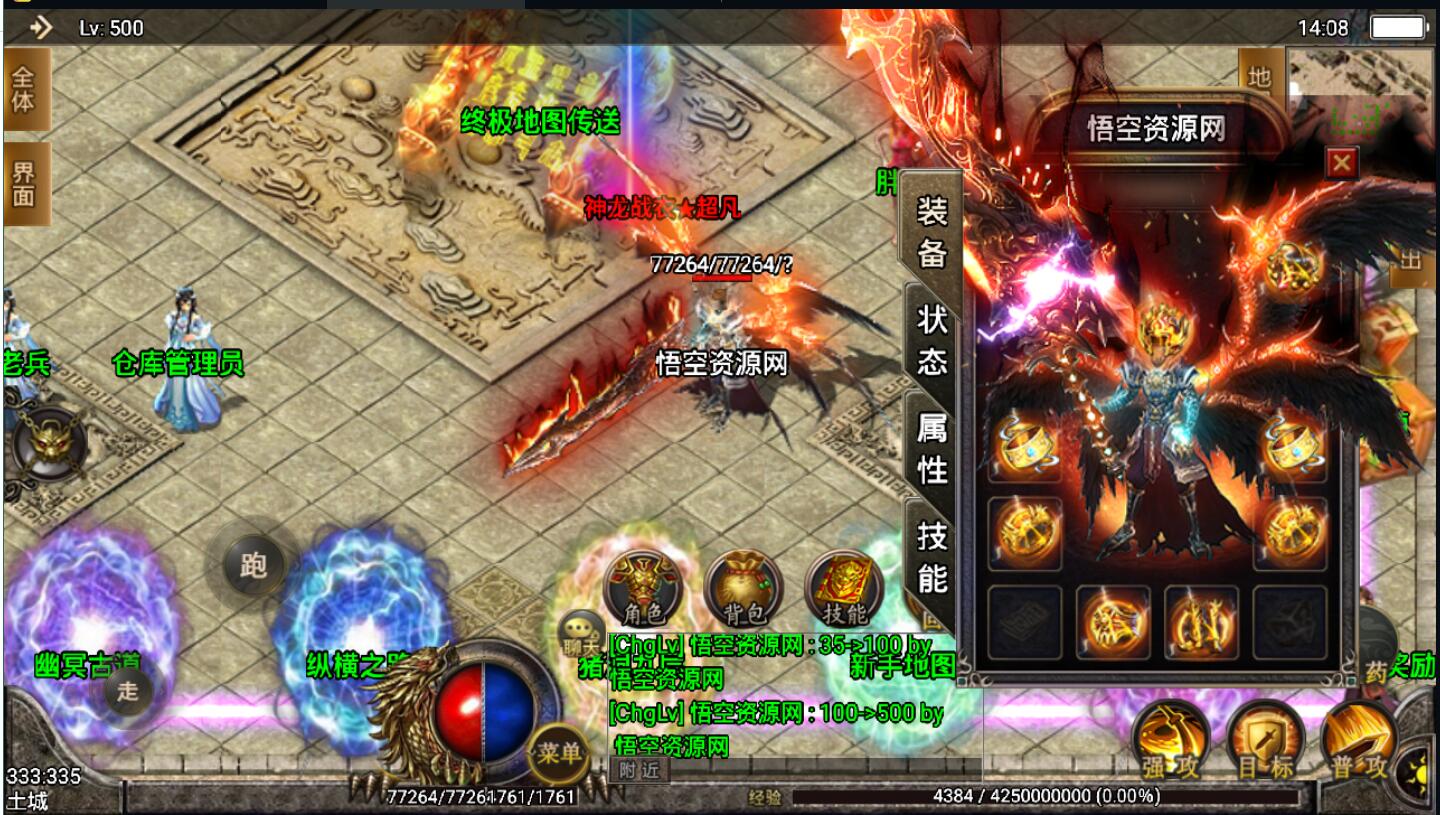Close the character equipment panel
The image size is (1440, 815).
click(x=1341, y=162)
